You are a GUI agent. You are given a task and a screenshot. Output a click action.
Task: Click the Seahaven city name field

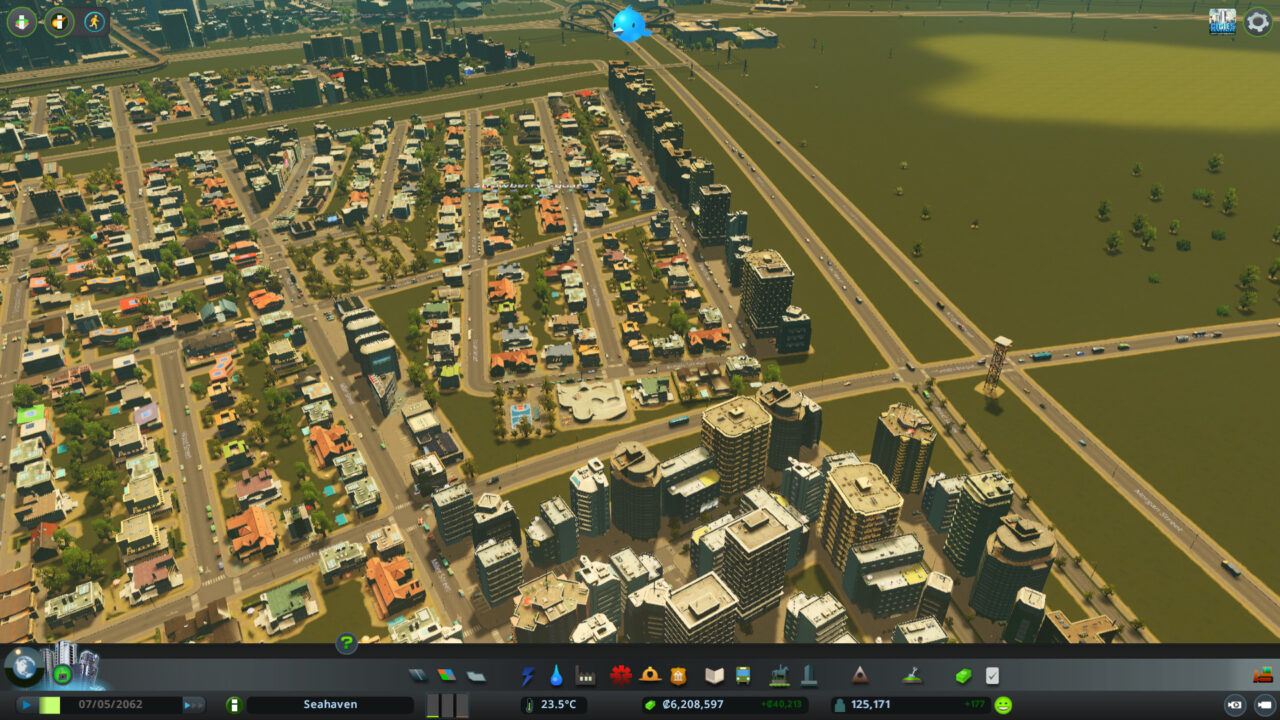(330, 704)
